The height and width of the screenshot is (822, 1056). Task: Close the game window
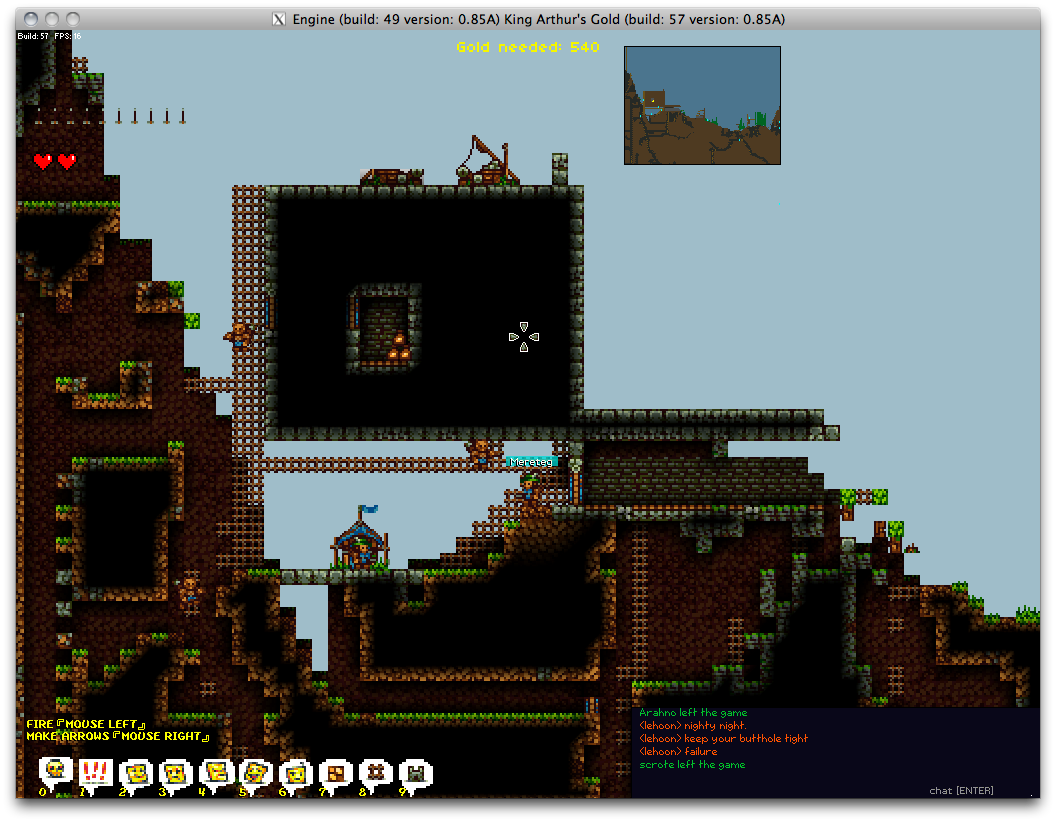(30, 19)
